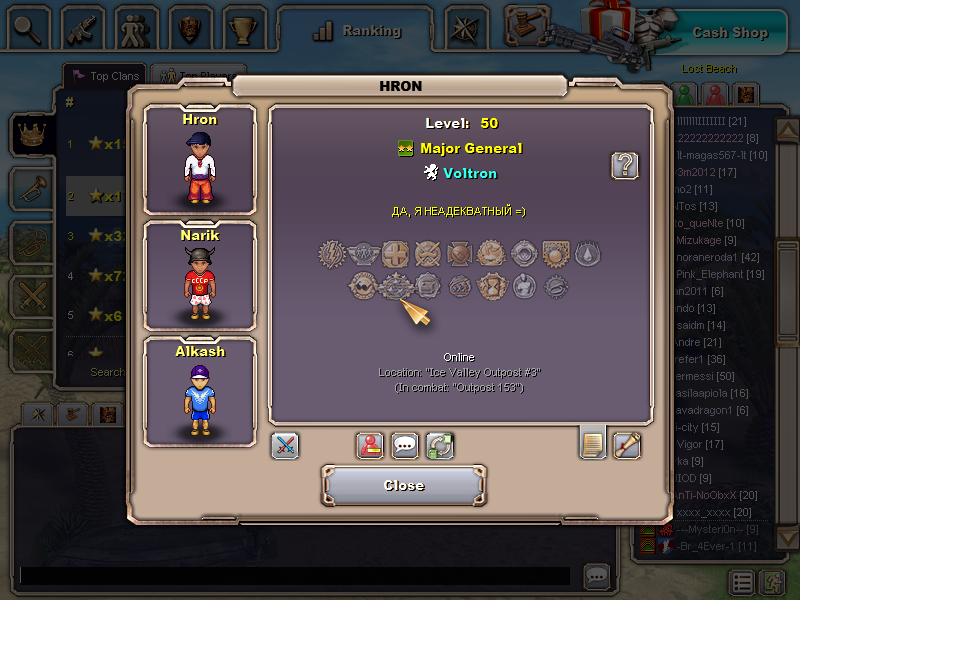
Task: Open the Voltron clan link
Action: (469, 173)
